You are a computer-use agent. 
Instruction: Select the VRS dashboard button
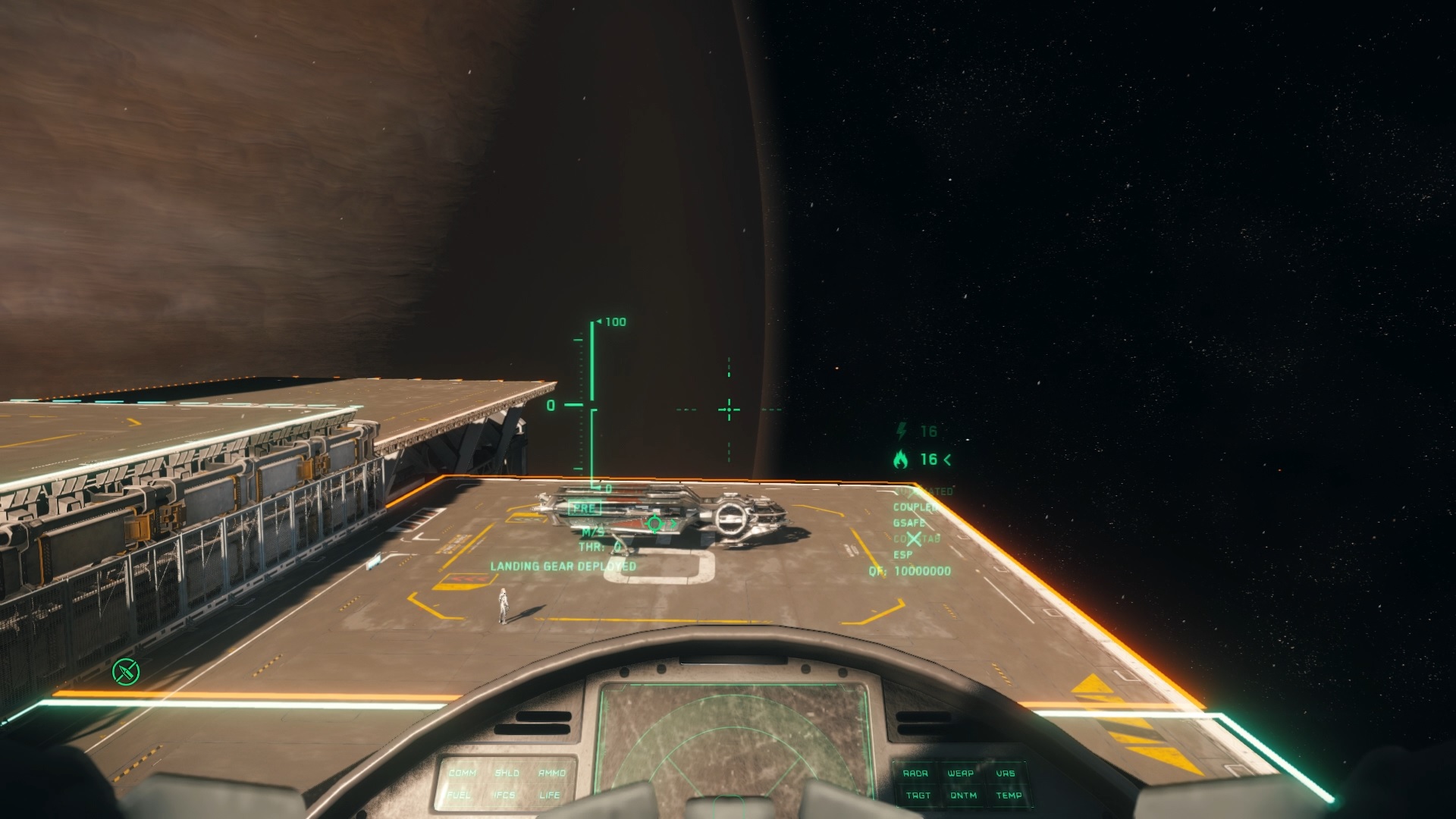point(1005,773)
